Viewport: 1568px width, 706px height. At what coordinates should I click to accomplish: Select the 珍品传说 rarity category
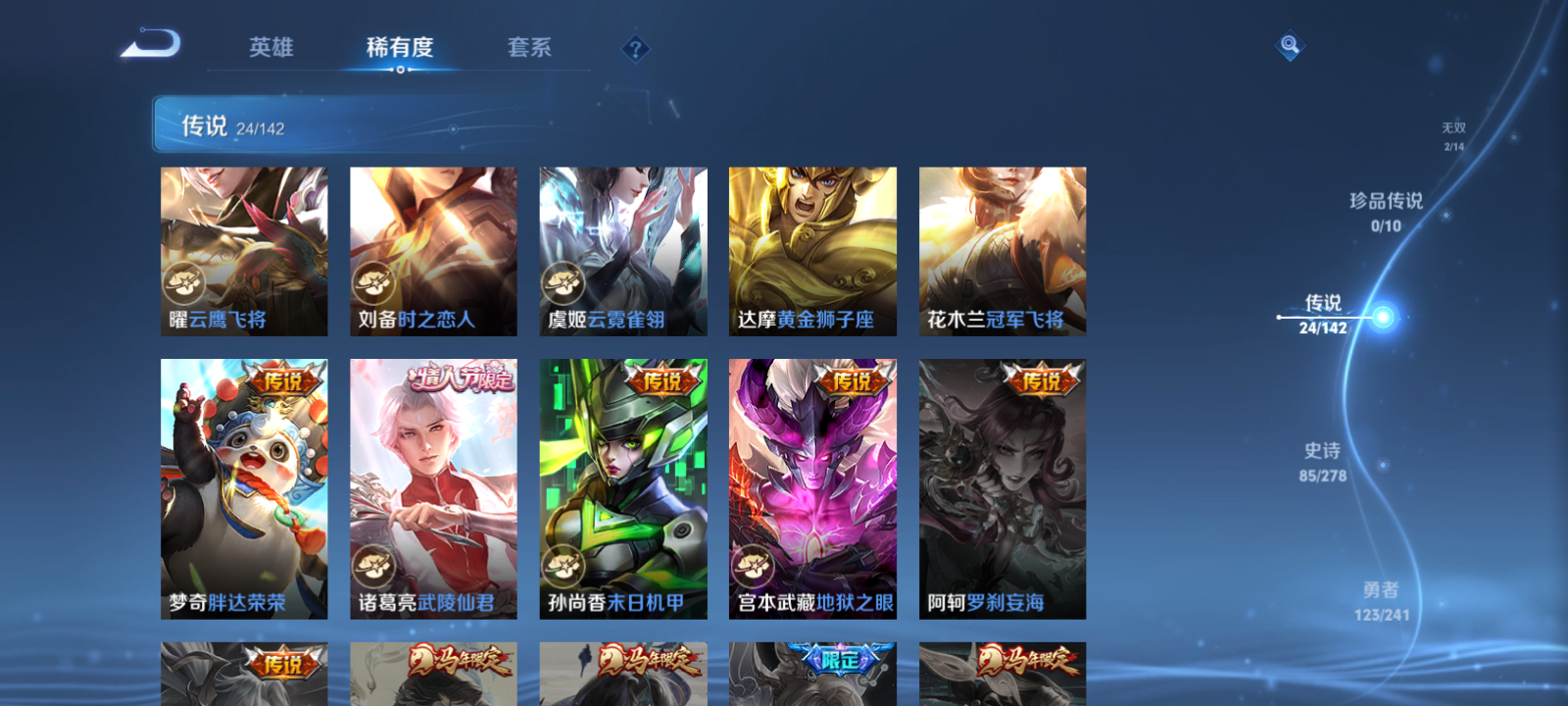click(x=1386, y=212)
